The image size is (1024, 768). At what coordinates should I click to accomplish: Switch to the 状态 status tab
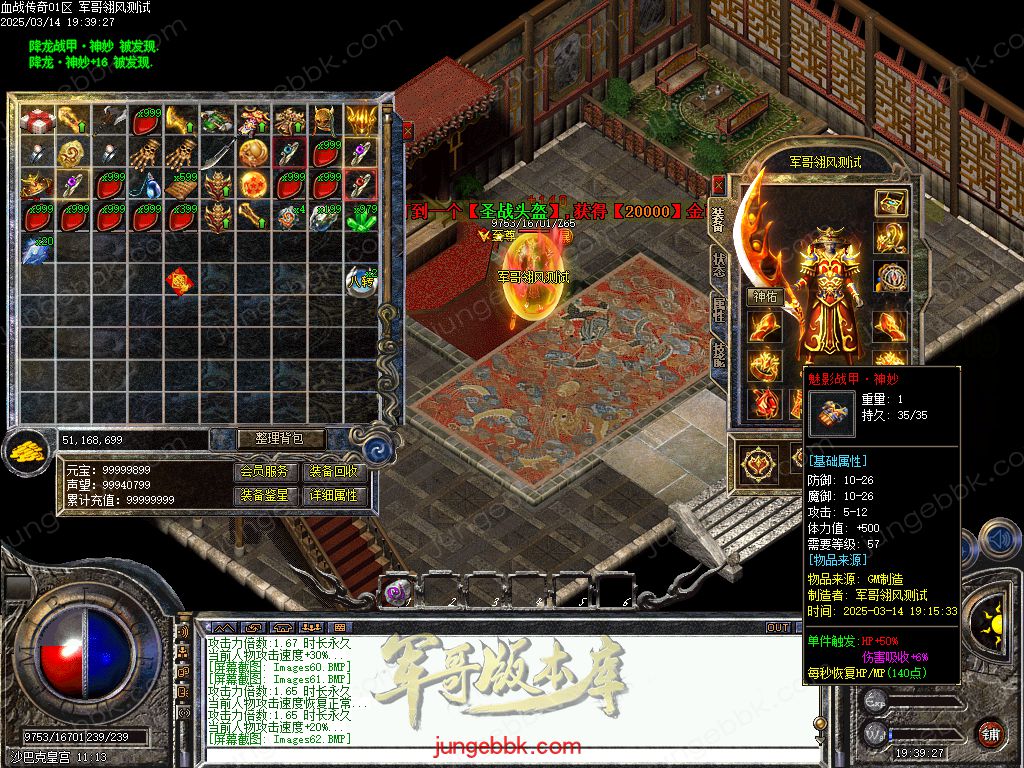[x=719, y=264]
